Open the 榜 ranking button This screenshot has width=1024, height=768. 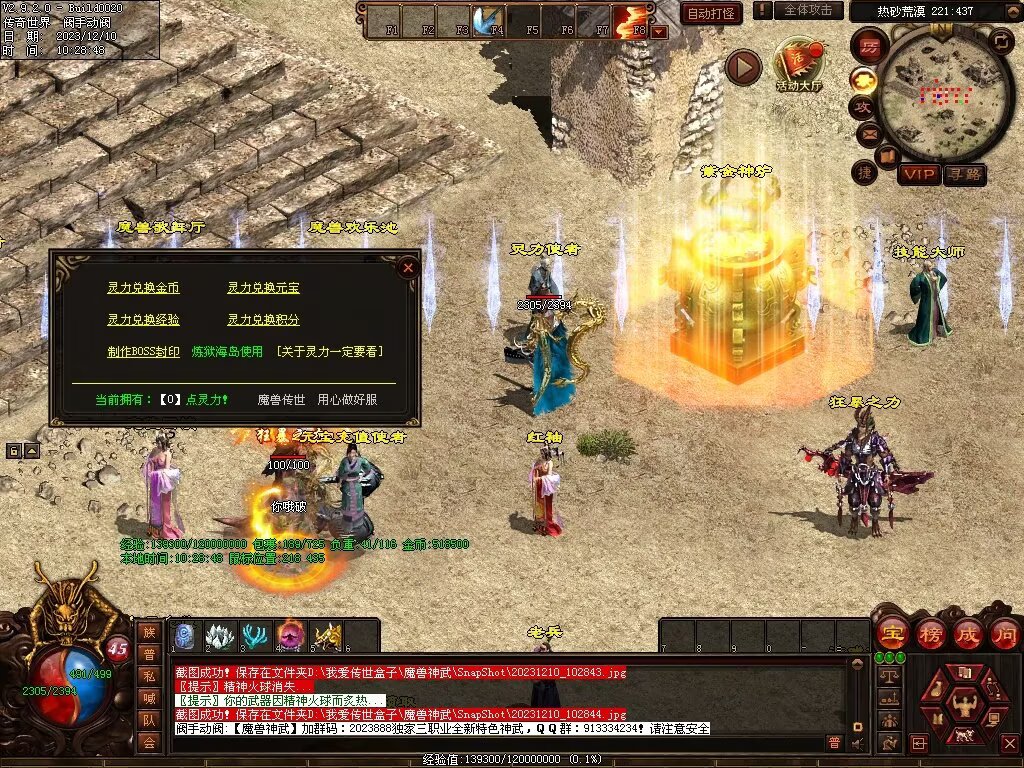[930, 633]
